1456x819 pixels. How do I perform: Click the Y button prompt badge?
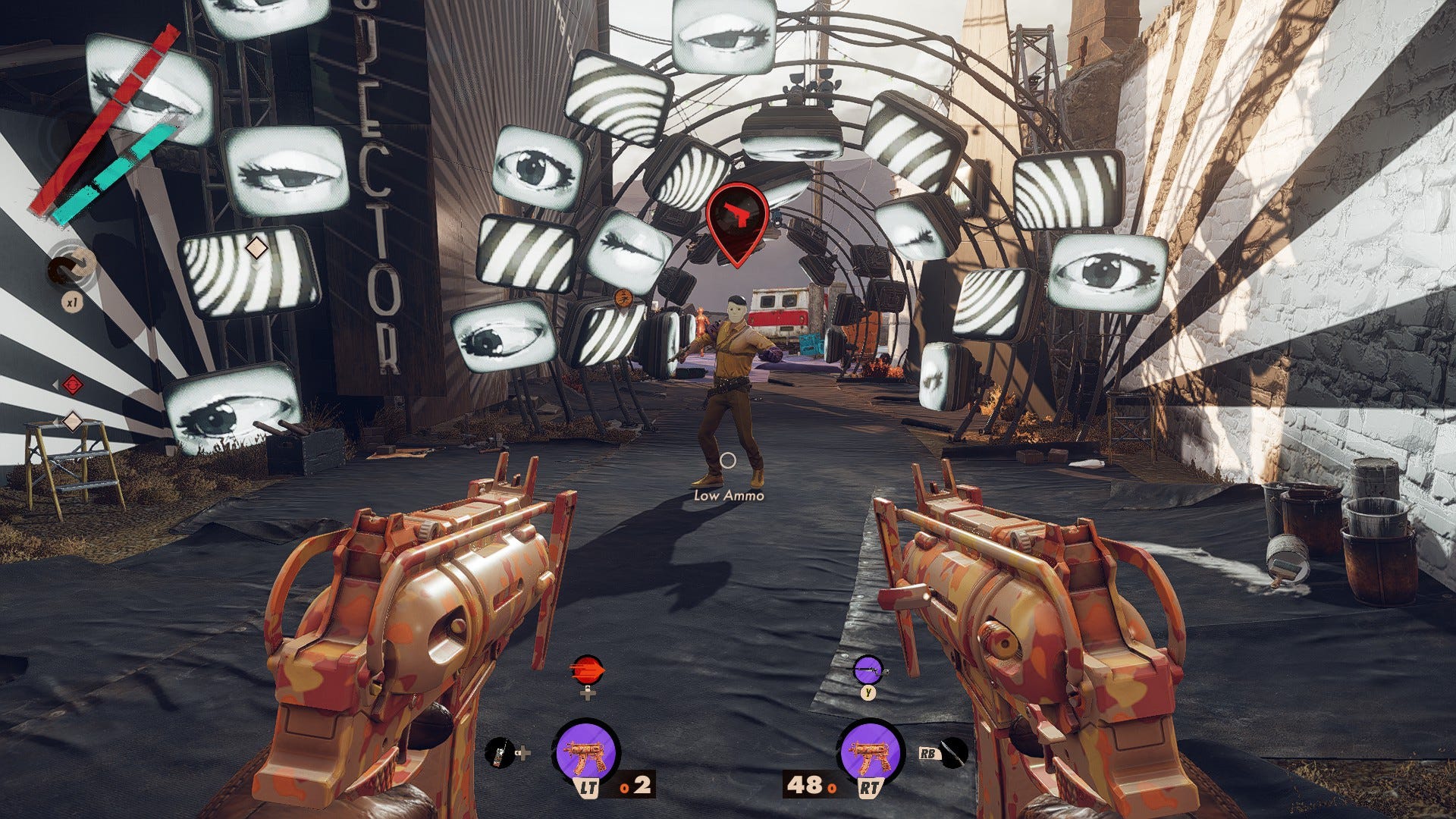tap(868, 692)
